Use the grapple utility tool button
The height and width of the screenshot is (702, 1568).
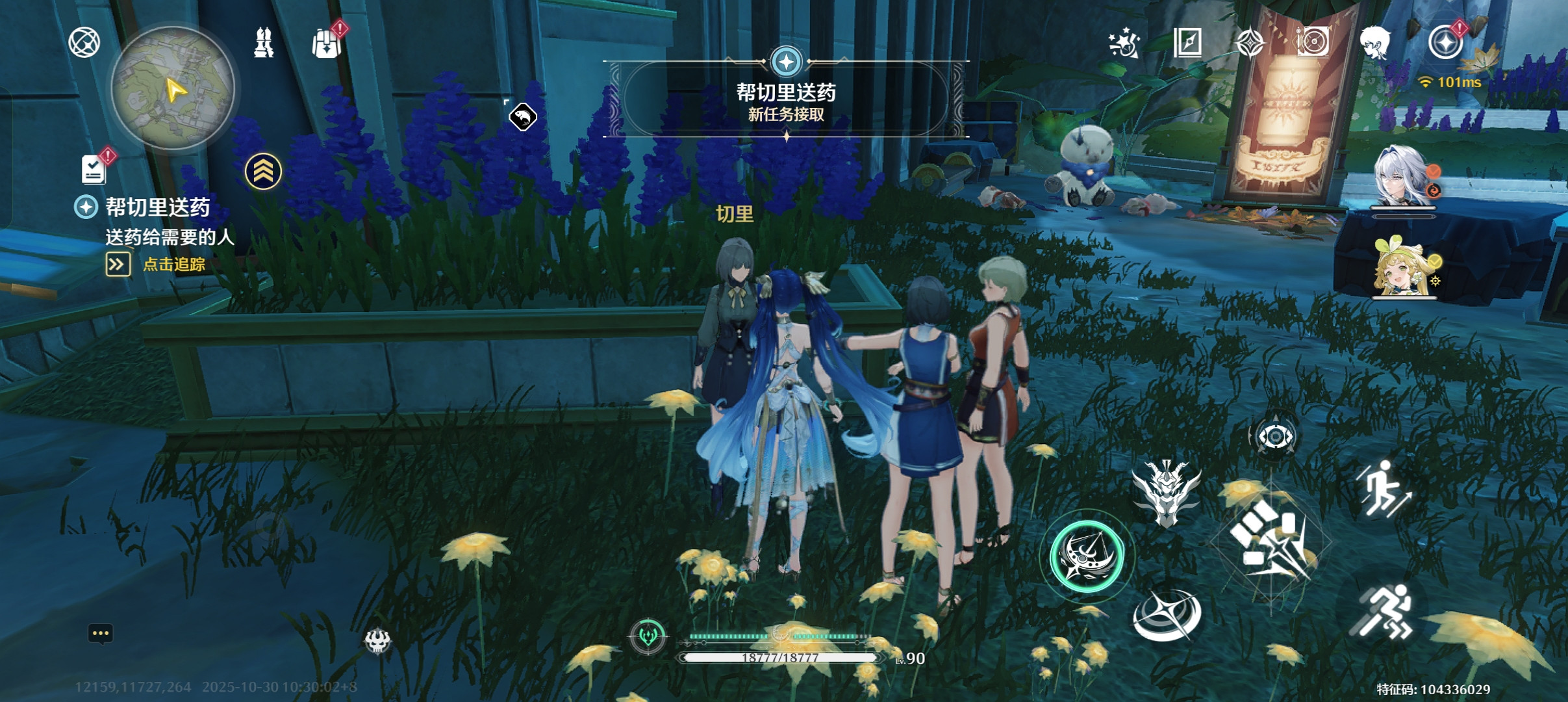tap(1167, 615)
